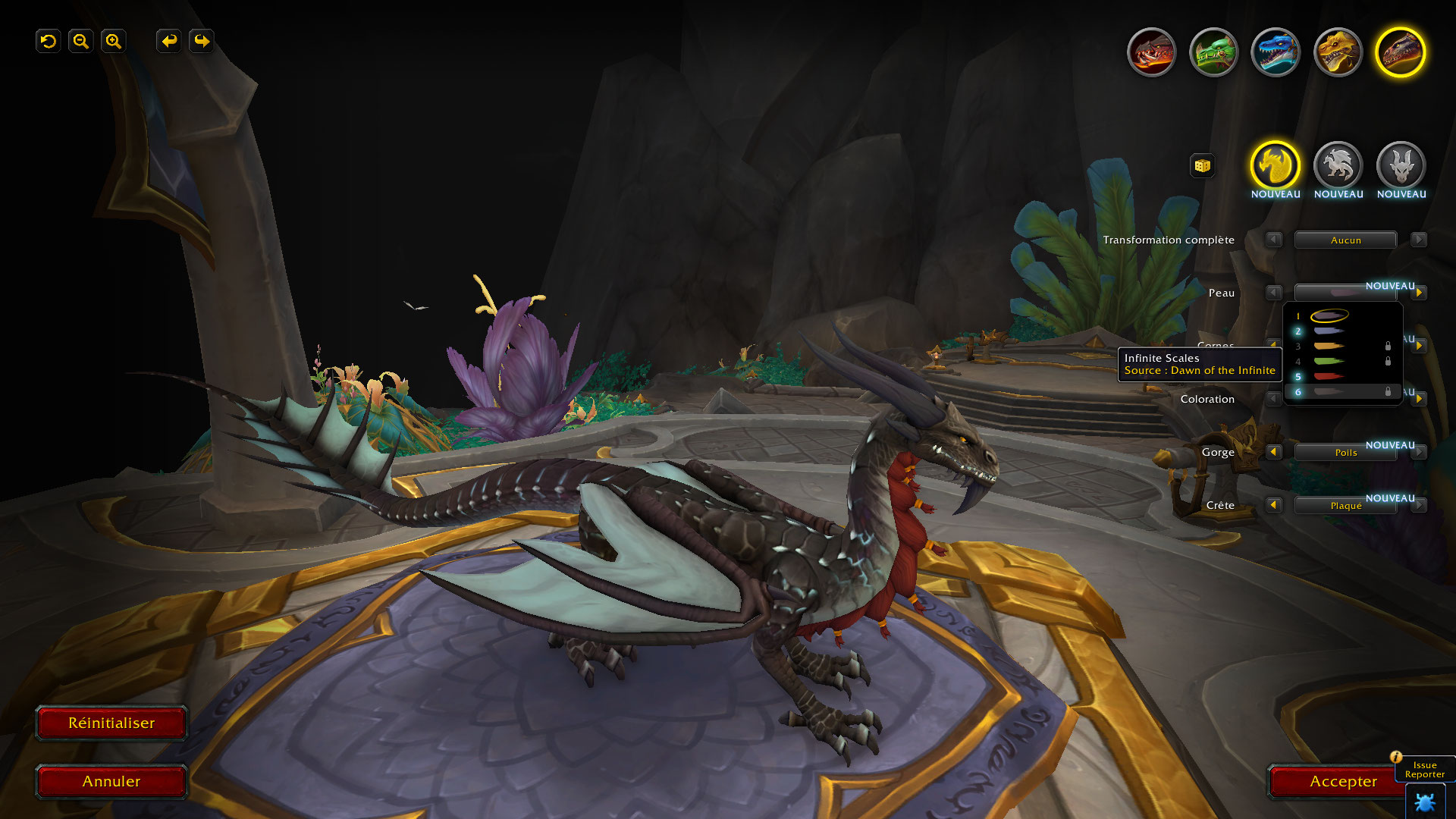Pick the yellow dragon portrait

coord(1338,52)
